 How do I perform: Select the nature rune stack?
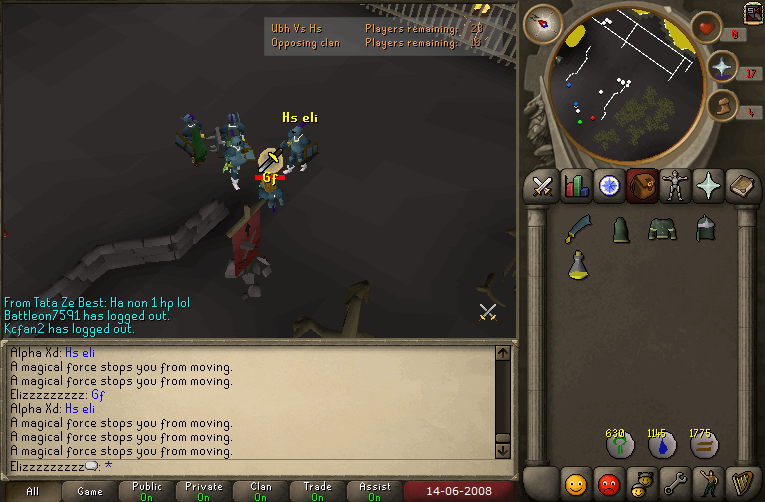619,446
